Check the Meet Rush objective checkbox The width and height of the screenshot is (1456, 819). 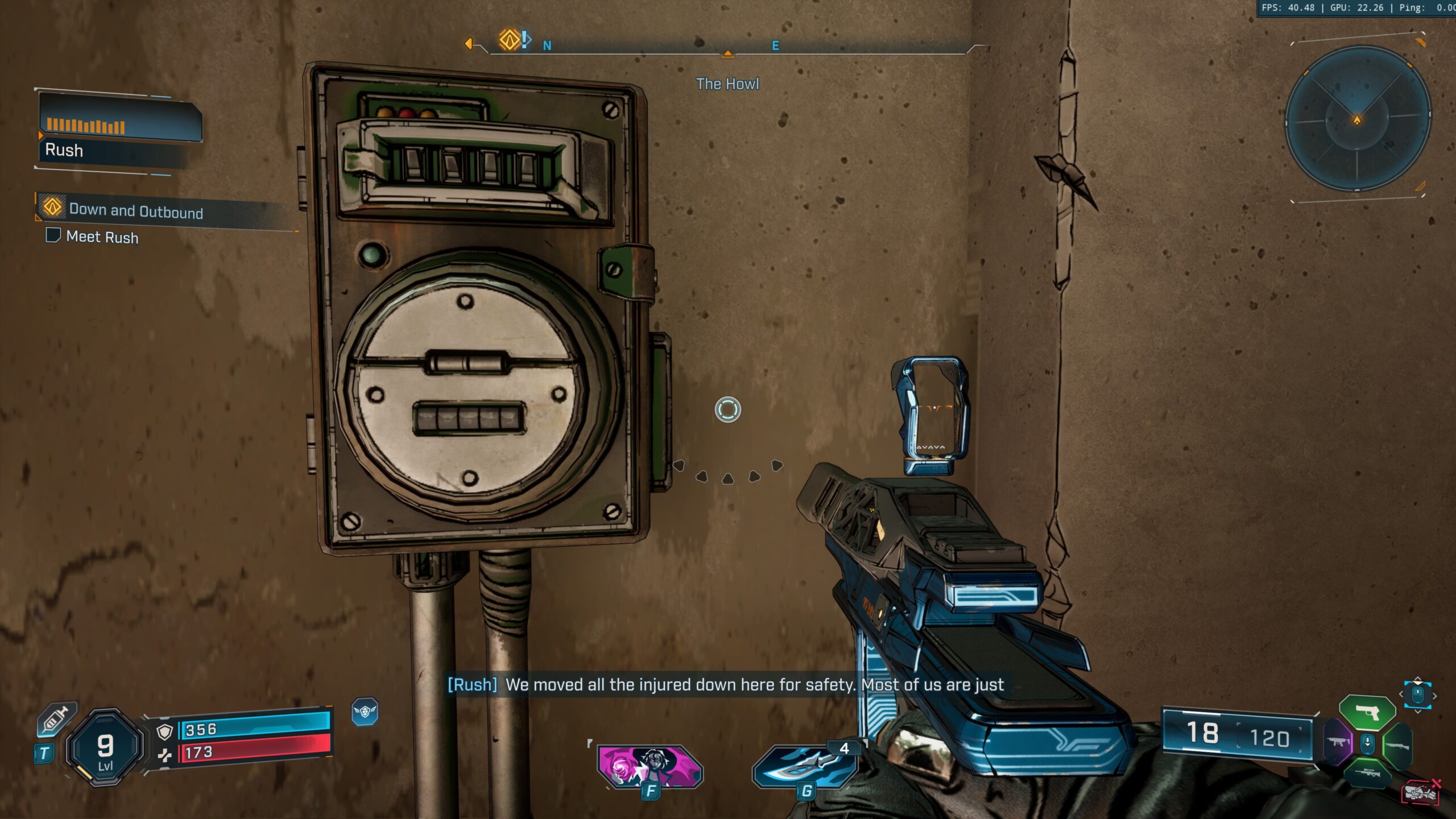[x=53, y=238]
